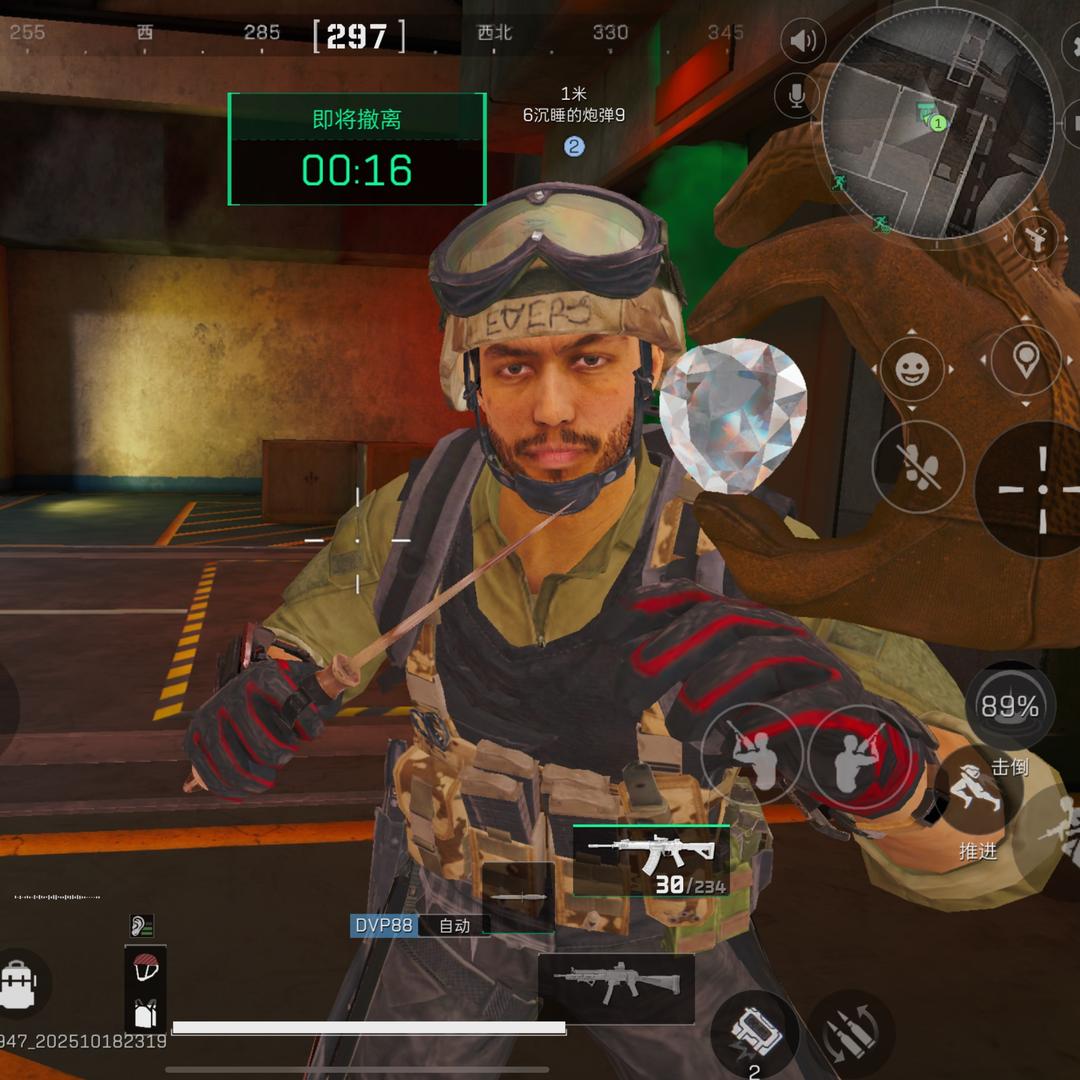
Task: Toggle the silent footsteps button
Action: click(x=917, y=467)
